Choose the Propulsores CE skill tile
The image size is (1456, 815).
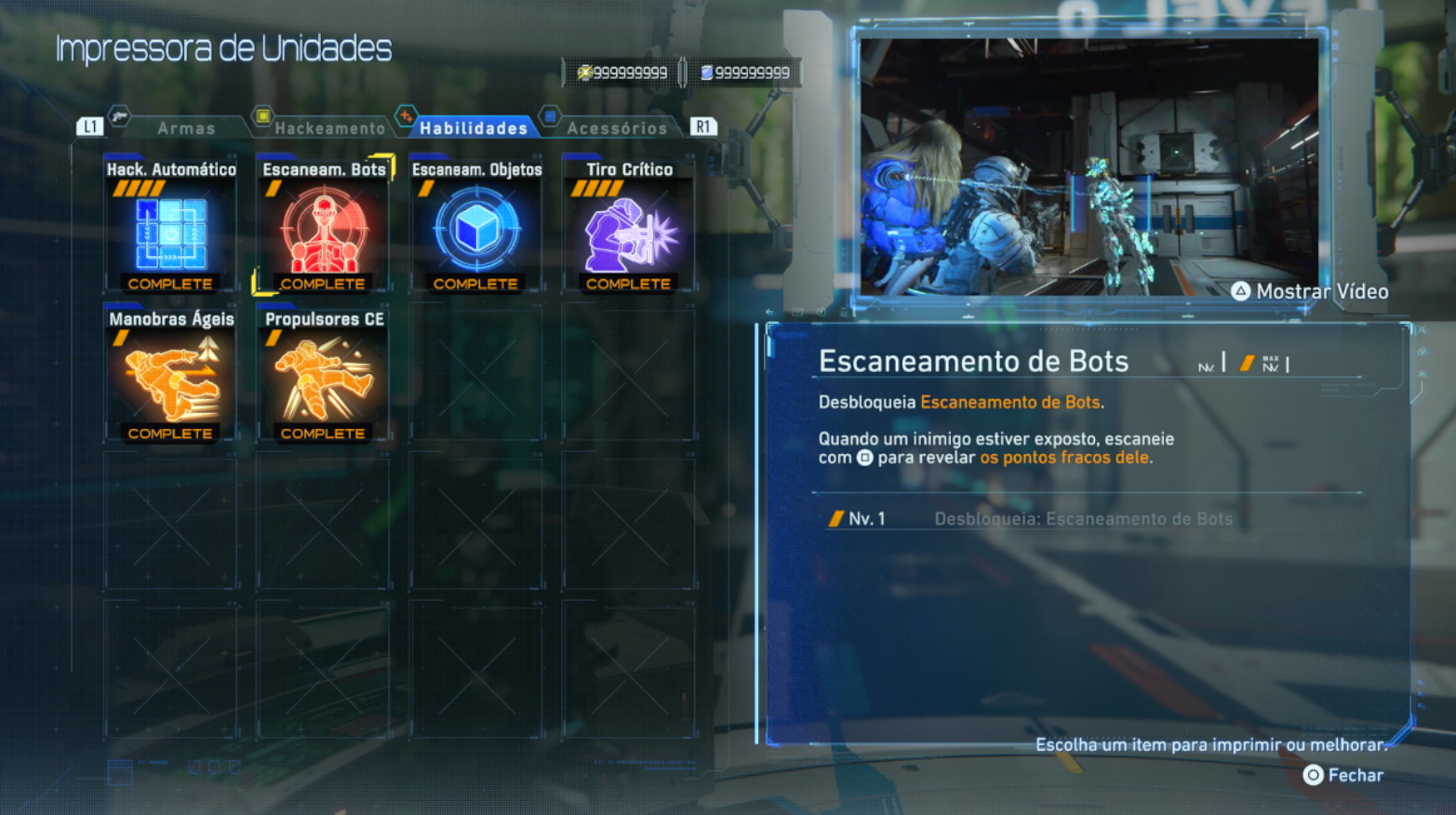point(323,376)
